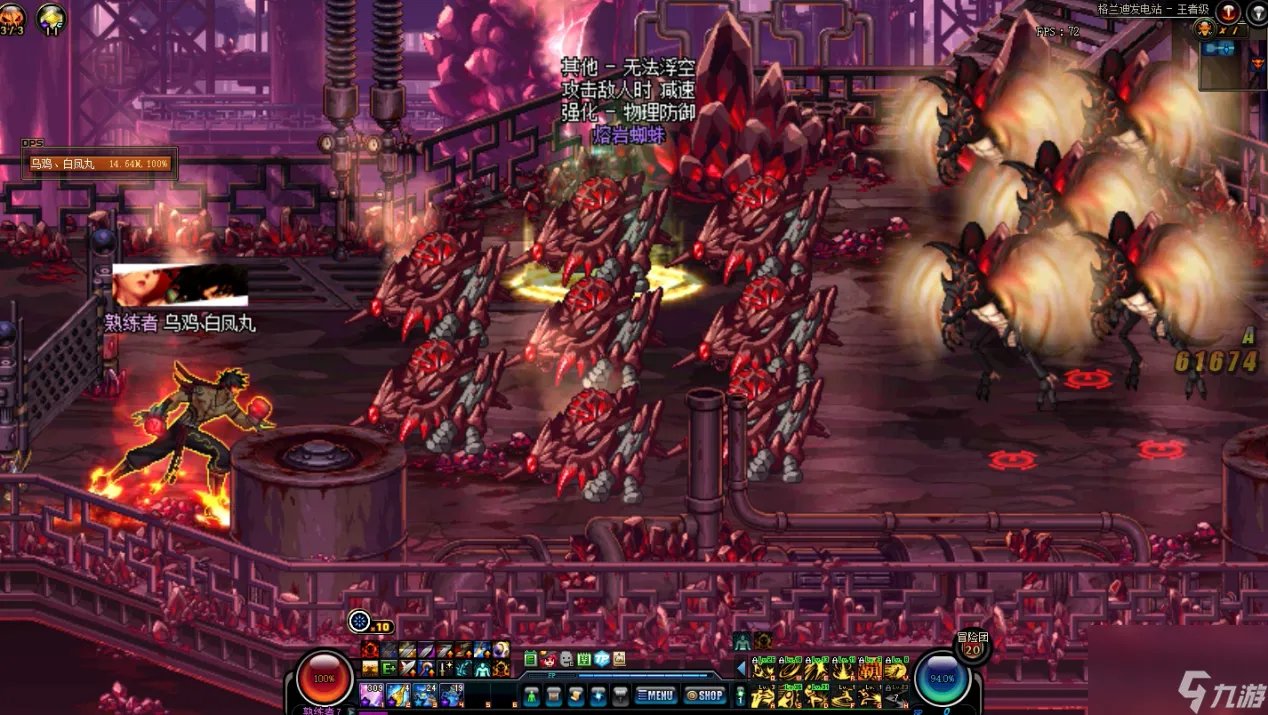Click the gold coin icon showing 1-1

pos(51,16)
